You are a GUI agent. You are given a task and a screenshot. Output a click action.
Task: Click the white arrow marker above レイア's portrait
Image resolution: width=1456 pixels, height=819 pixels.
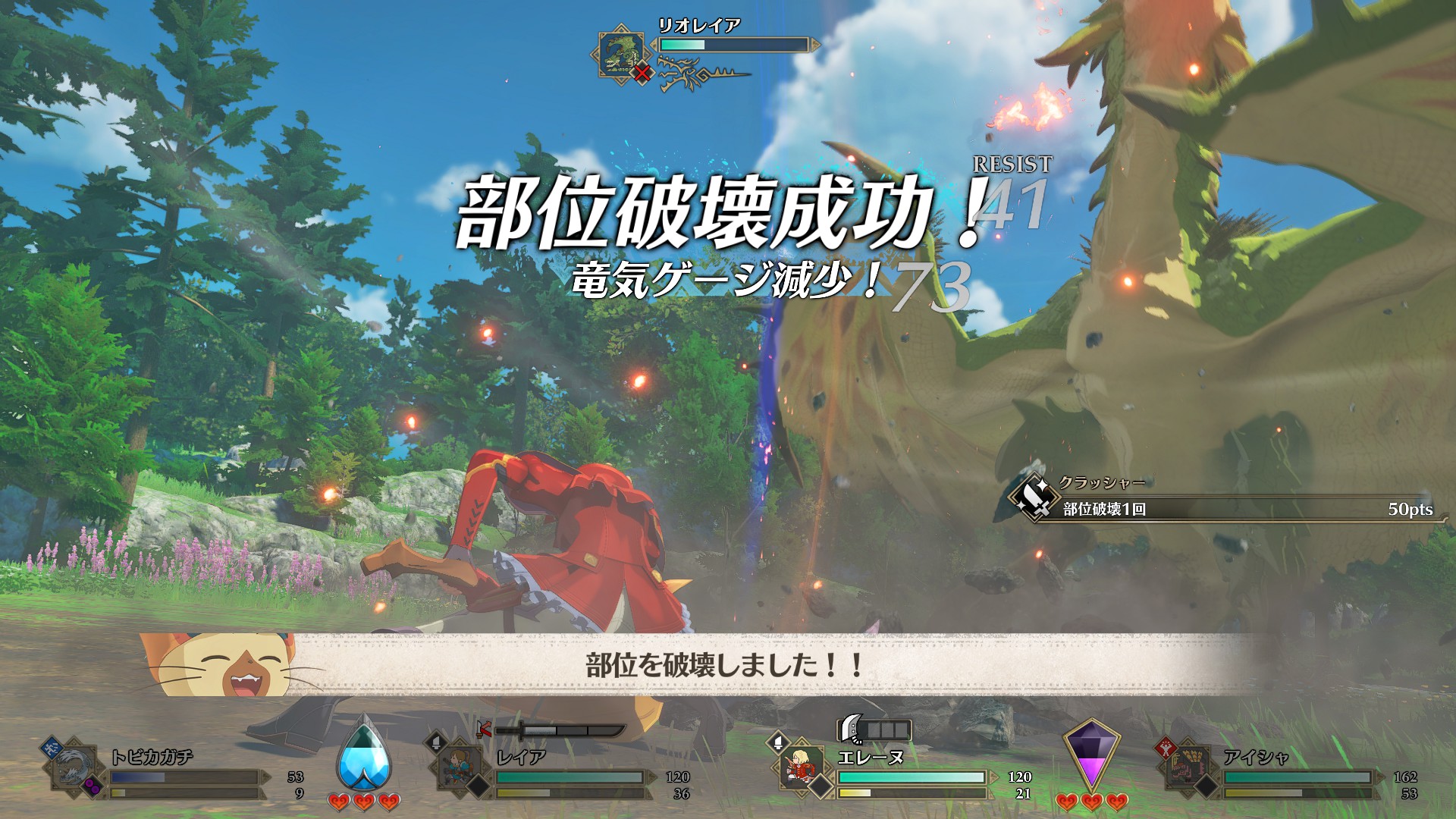point(435,743)
